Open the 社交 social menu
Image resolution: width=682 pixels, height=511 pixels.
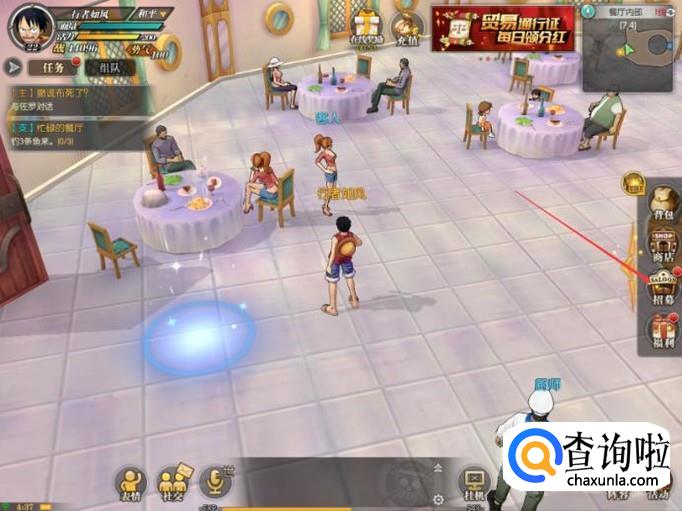coord(174,482)
